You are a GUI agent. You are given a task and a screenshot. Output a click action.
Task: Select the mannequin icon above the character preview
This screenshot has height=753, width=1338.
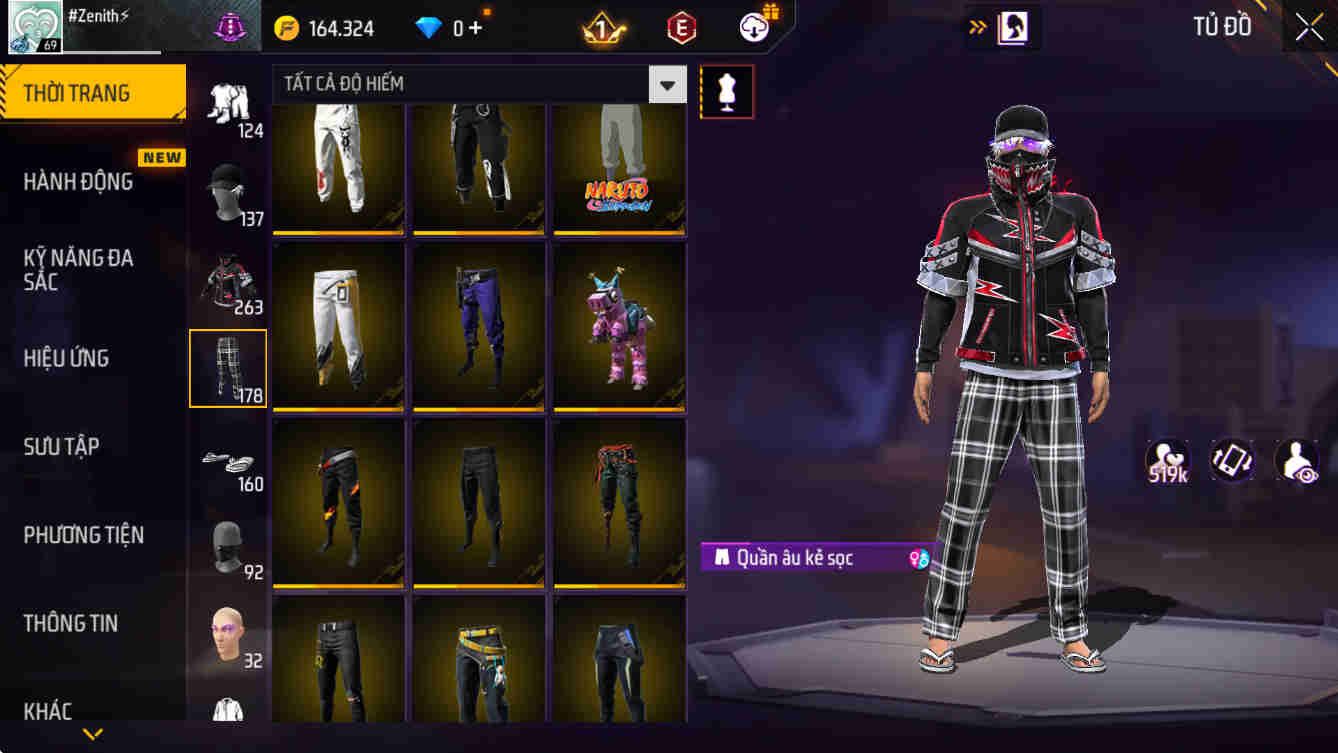[x=727, y=91]
